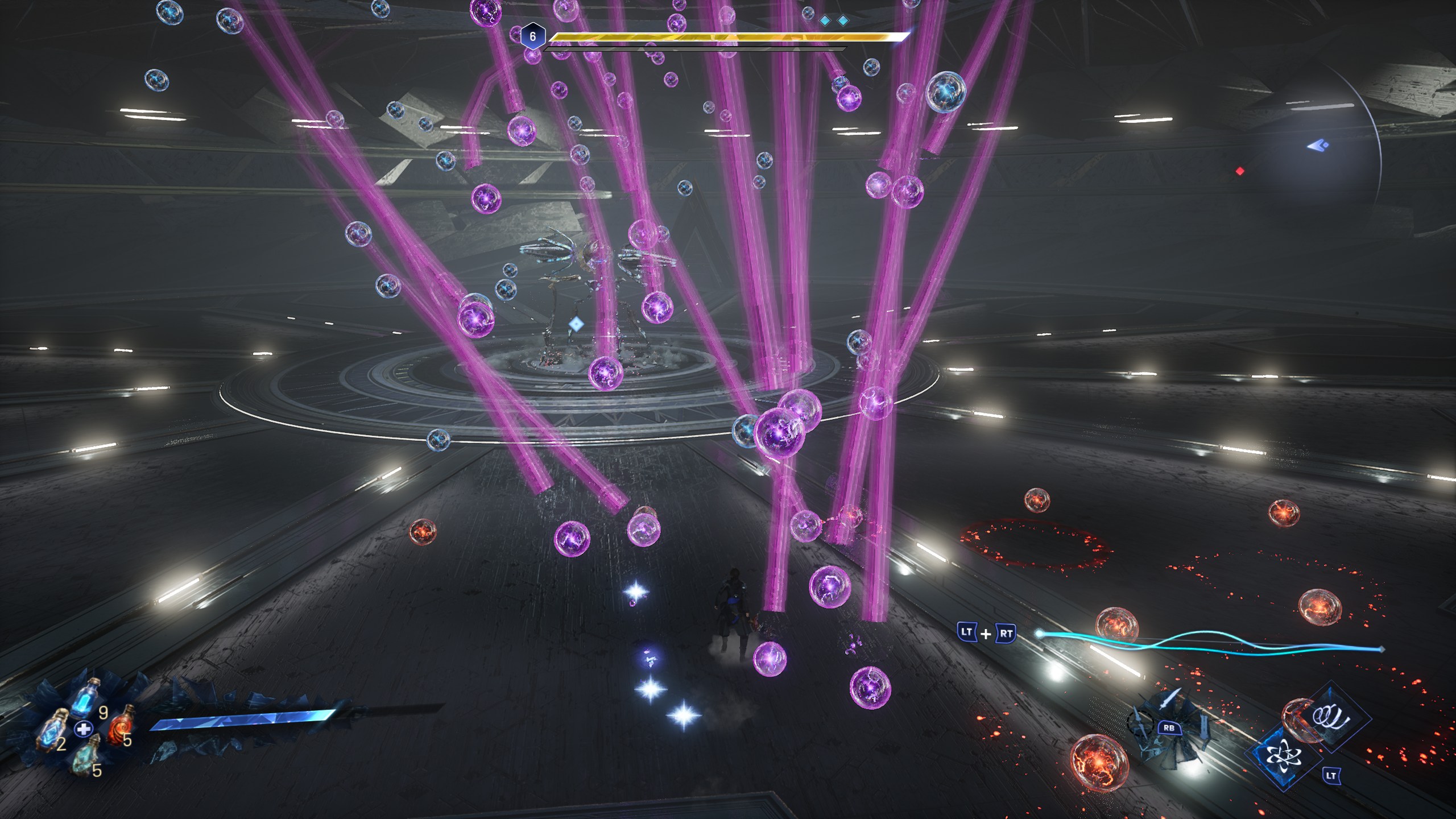1456x819 pixels.
Task: Click the boss level 6 hexagon badge
Action: point(532,37)
